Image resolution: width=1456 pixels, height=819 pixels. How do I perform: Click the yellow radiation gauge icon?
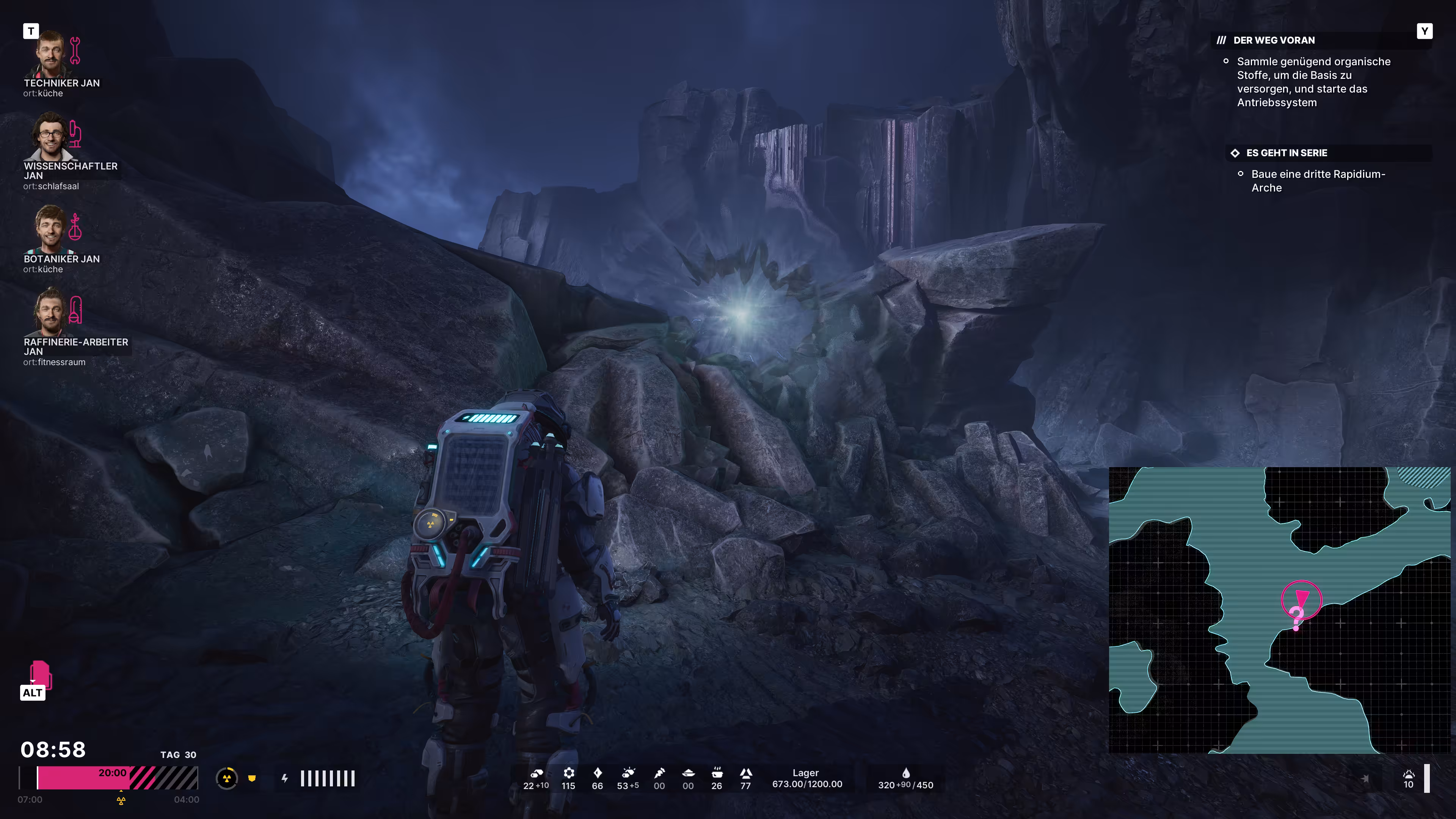click(x=227, y=779)
